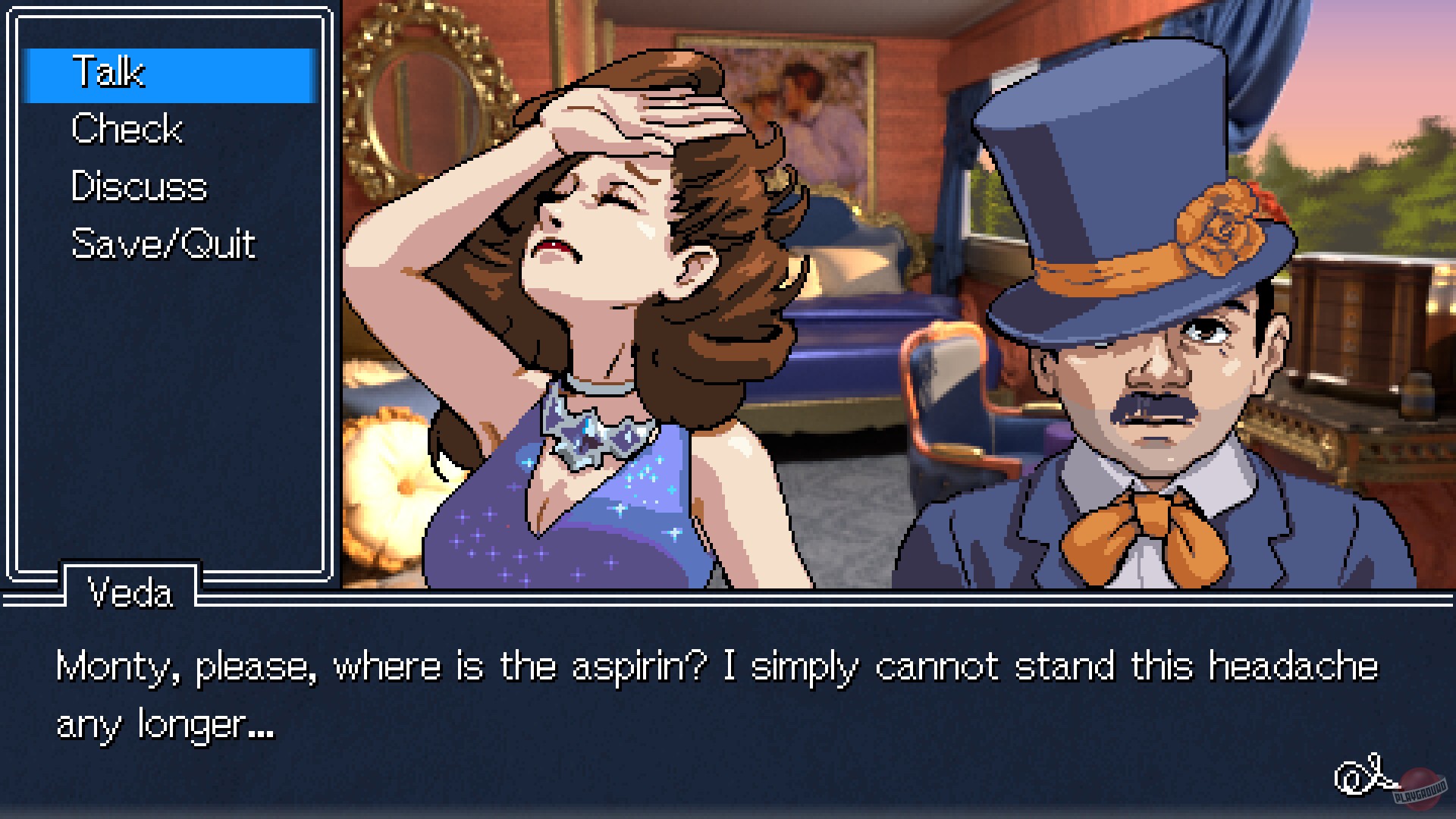Screen dimensions: 1456x819
Task: Choose Save/Quit from the menu
Action: [163, 243]
